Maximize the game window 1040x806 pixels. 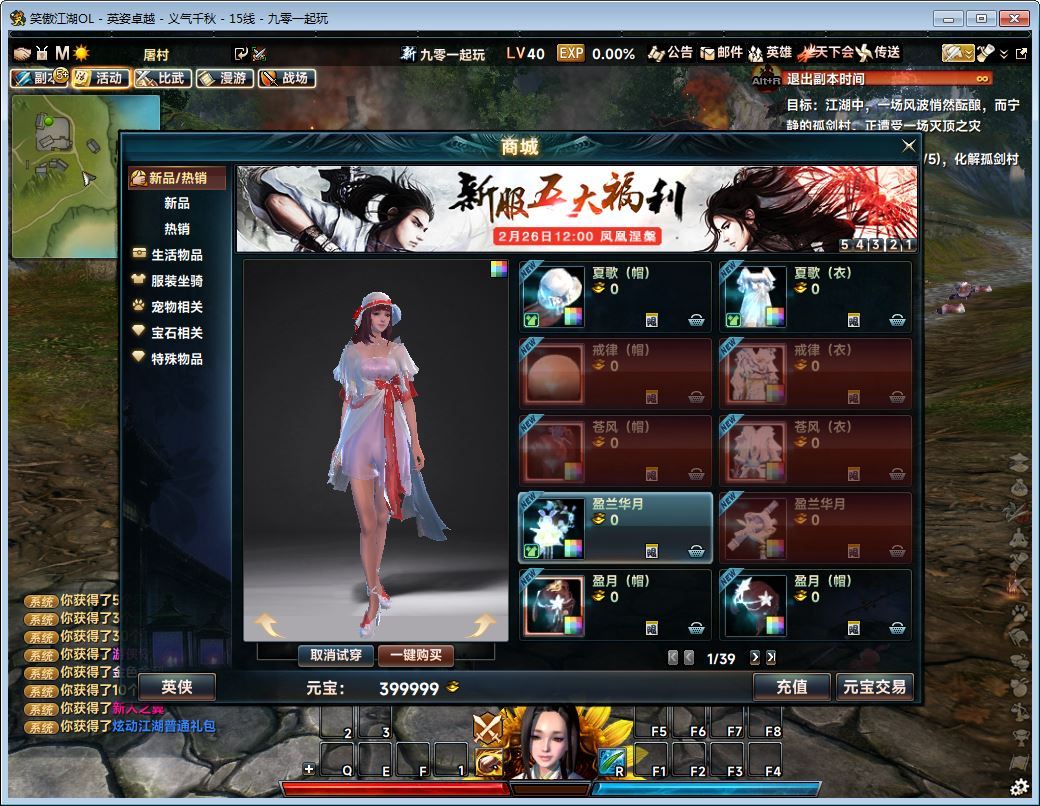click(x=982, y=18)
